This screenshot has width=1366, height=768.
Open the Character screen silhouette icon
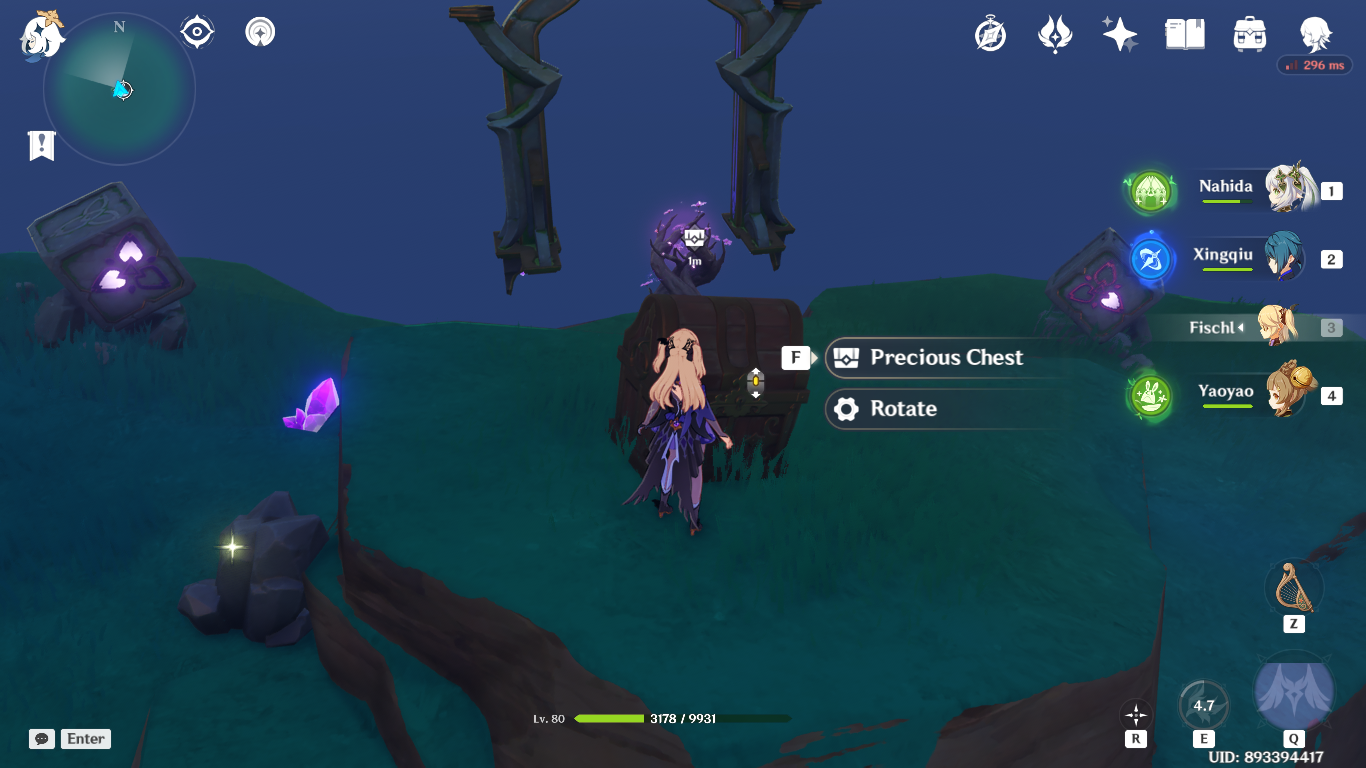(1315, 33)
